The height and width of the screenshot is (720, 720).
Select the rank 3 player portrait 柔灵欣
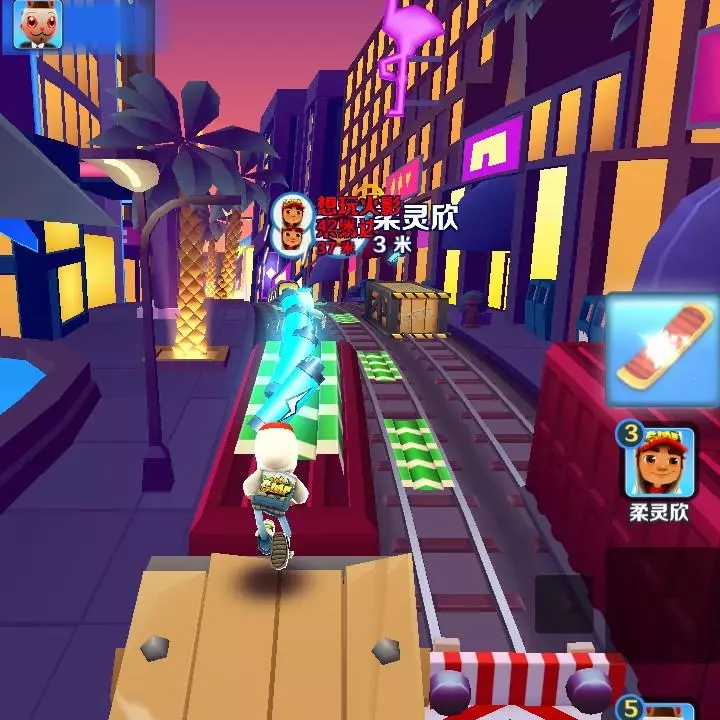[661, 463]
